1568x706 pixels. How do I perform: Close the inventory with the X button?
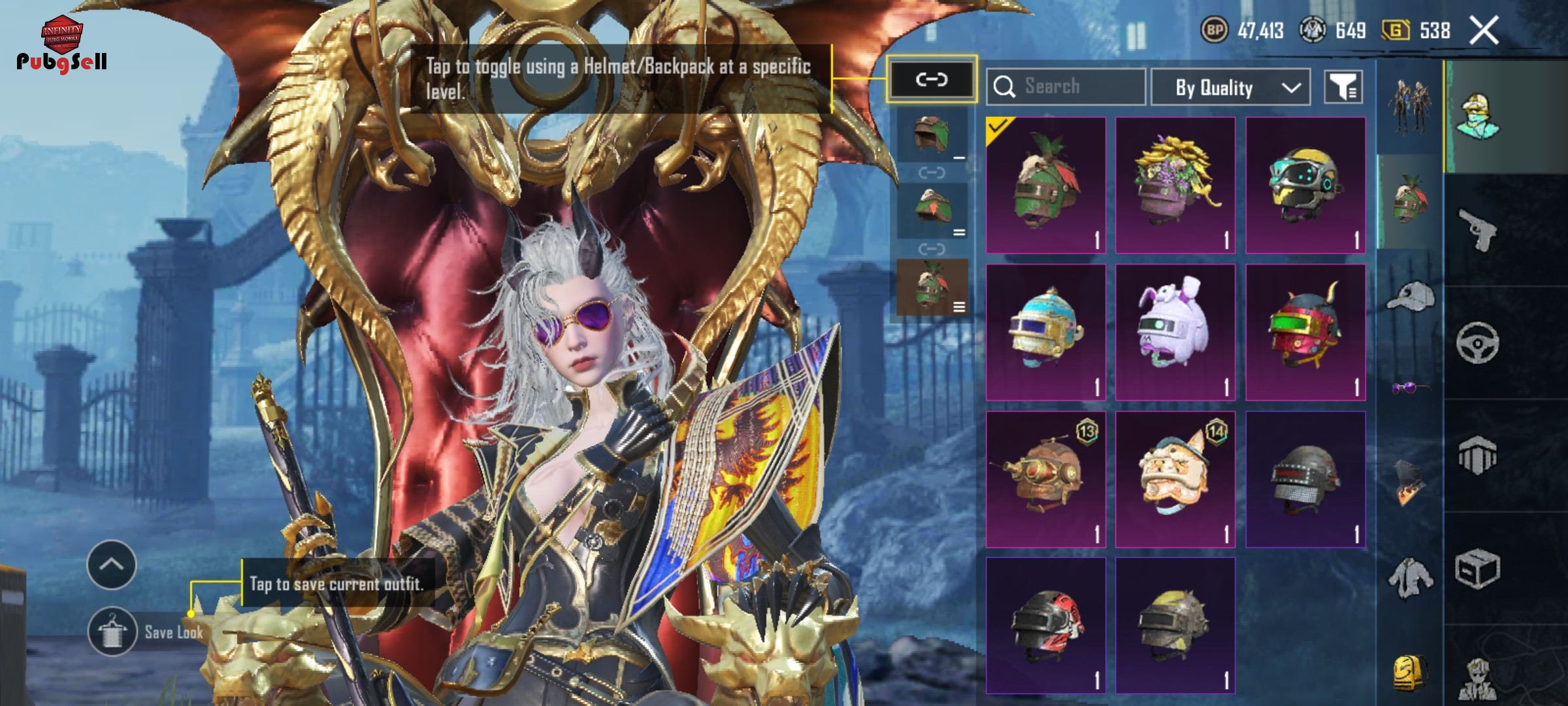point(1484,31)
